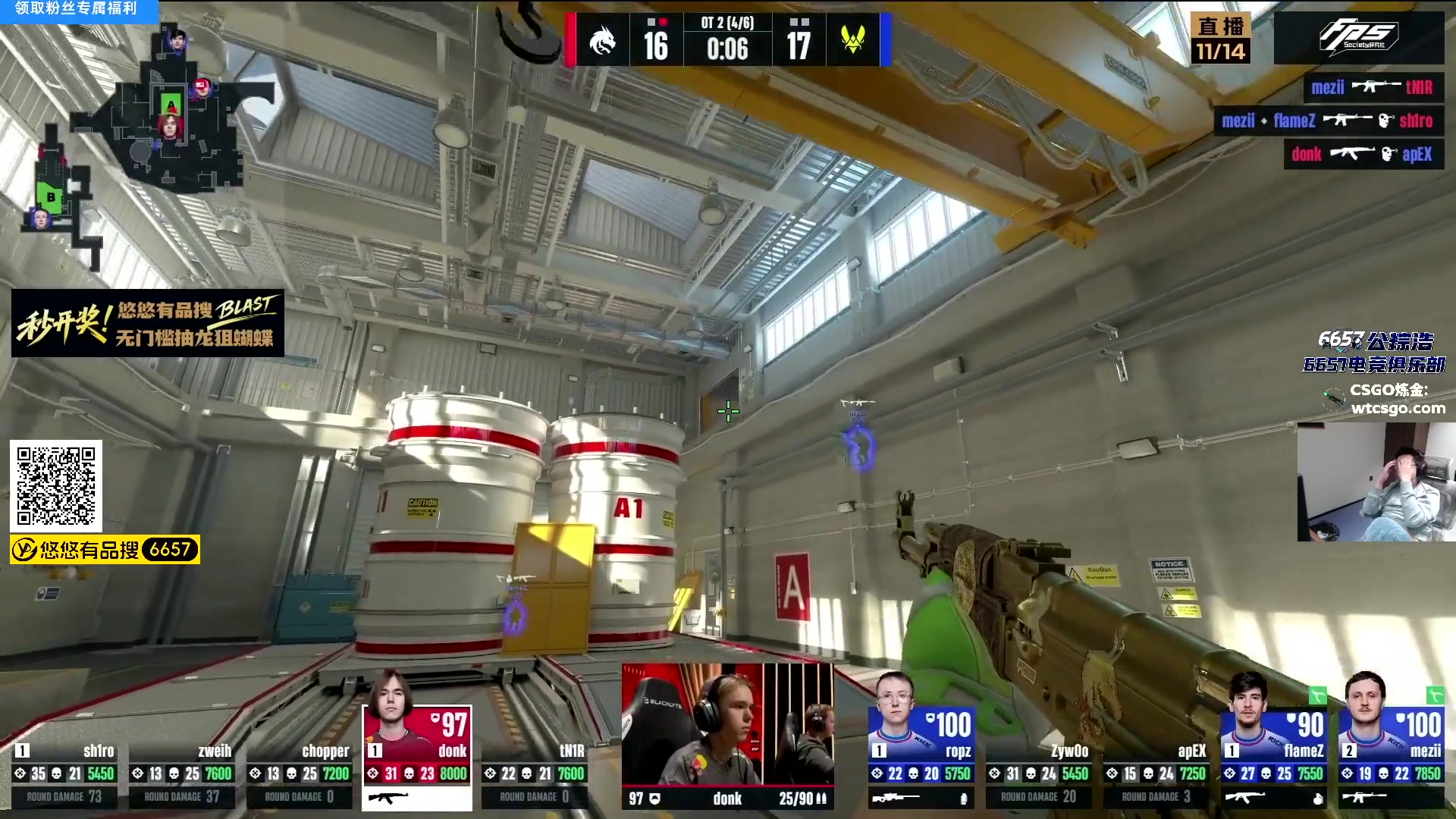Click the QR code on the overlay
Image resolution: width=1456 pixels, height=819 pixels.
[x=56, y=486]
